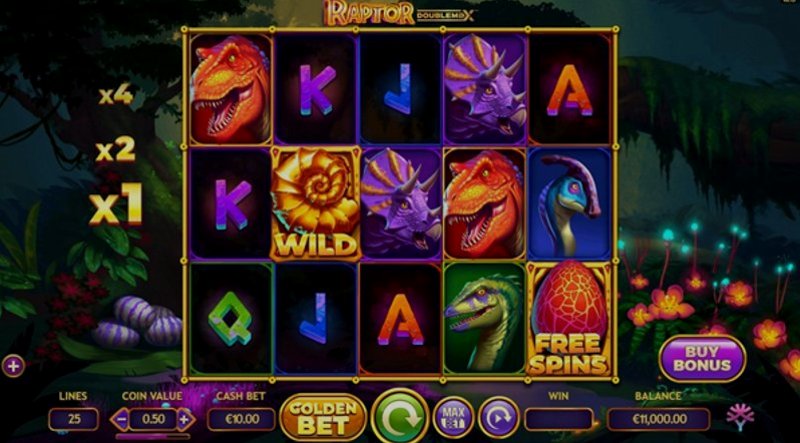
Task: Spin the reels with the green button
Action: pyautogui.click(x=399, y=416)
